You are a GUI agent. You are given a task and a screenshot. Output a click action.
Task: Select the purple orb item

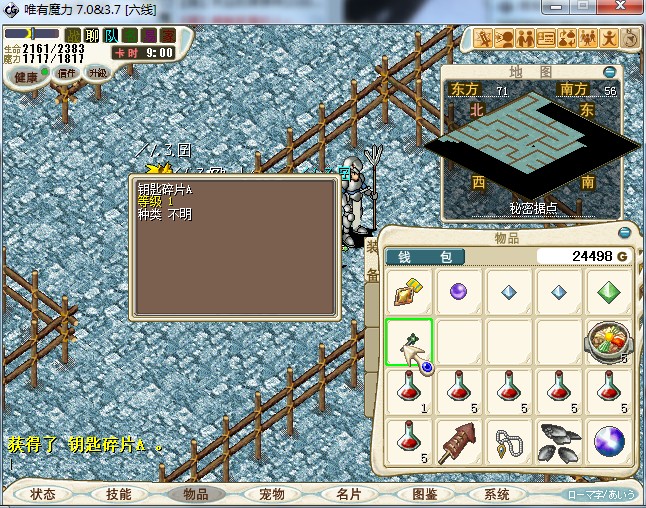click(459, 292)
